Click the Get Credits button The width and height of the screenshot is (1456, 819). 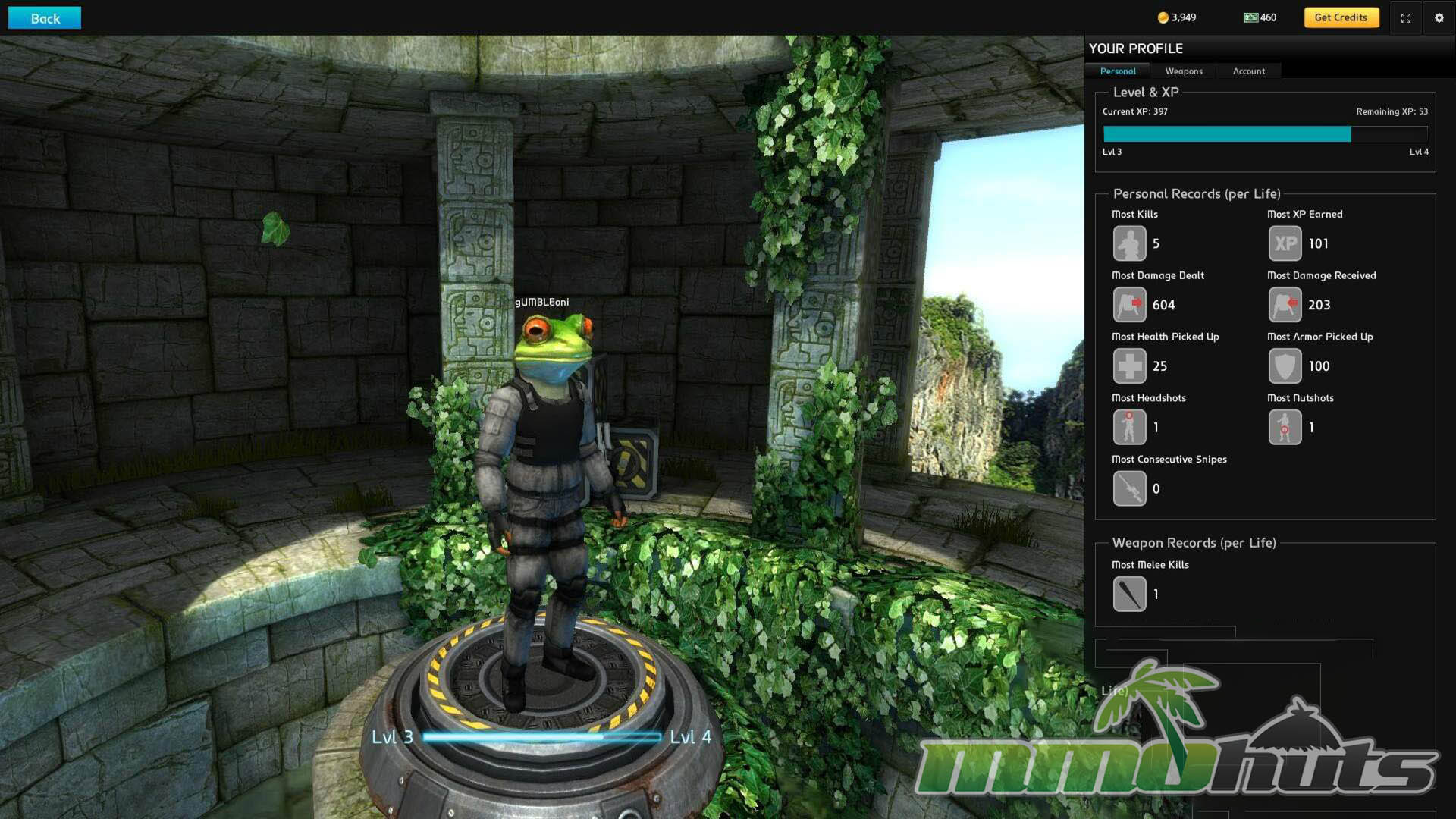point(1340,17)
